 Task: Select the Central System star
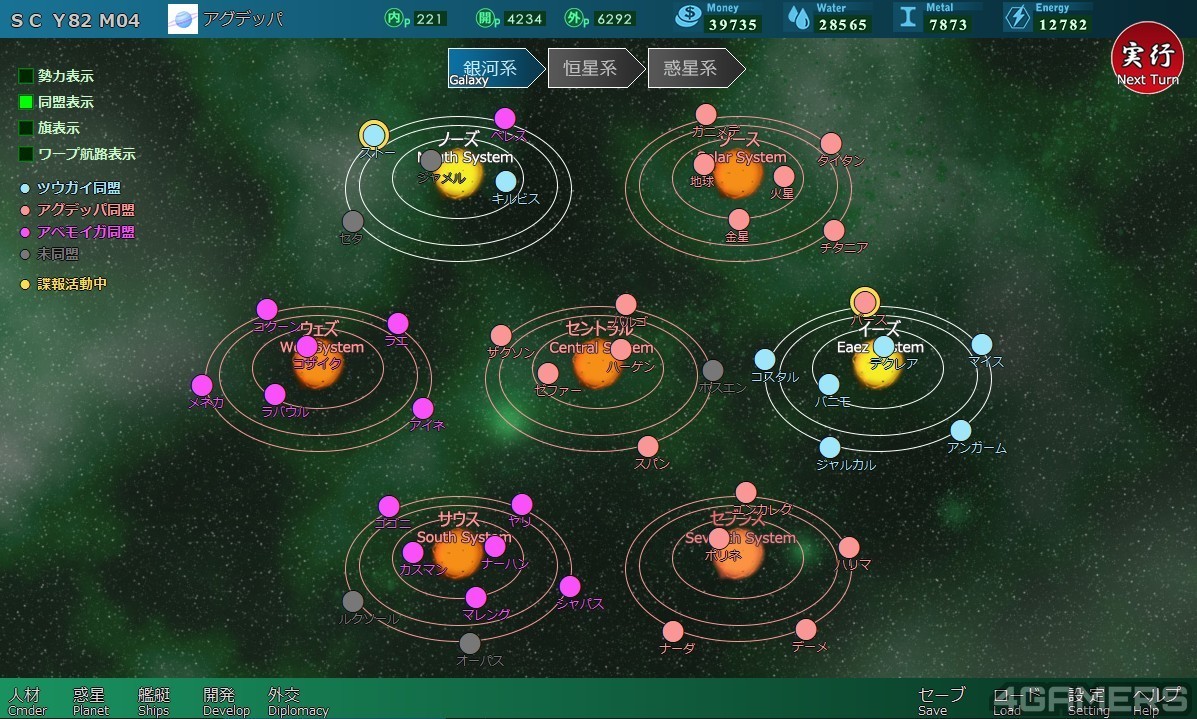pos(597,369)
